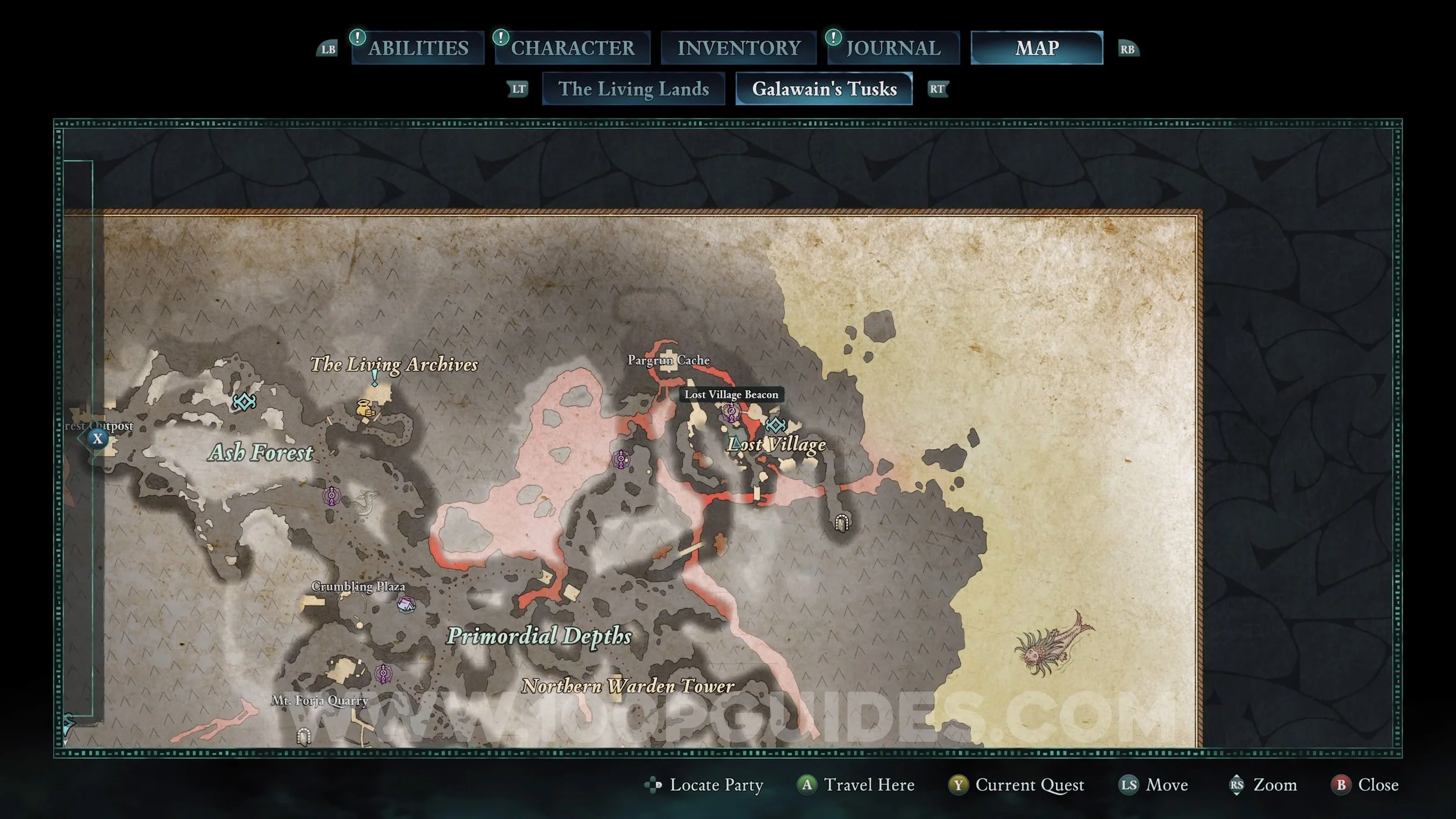Go to the Journal tab
The height and width of the screenshot is (819, 1456).
[x=893, y=48]
